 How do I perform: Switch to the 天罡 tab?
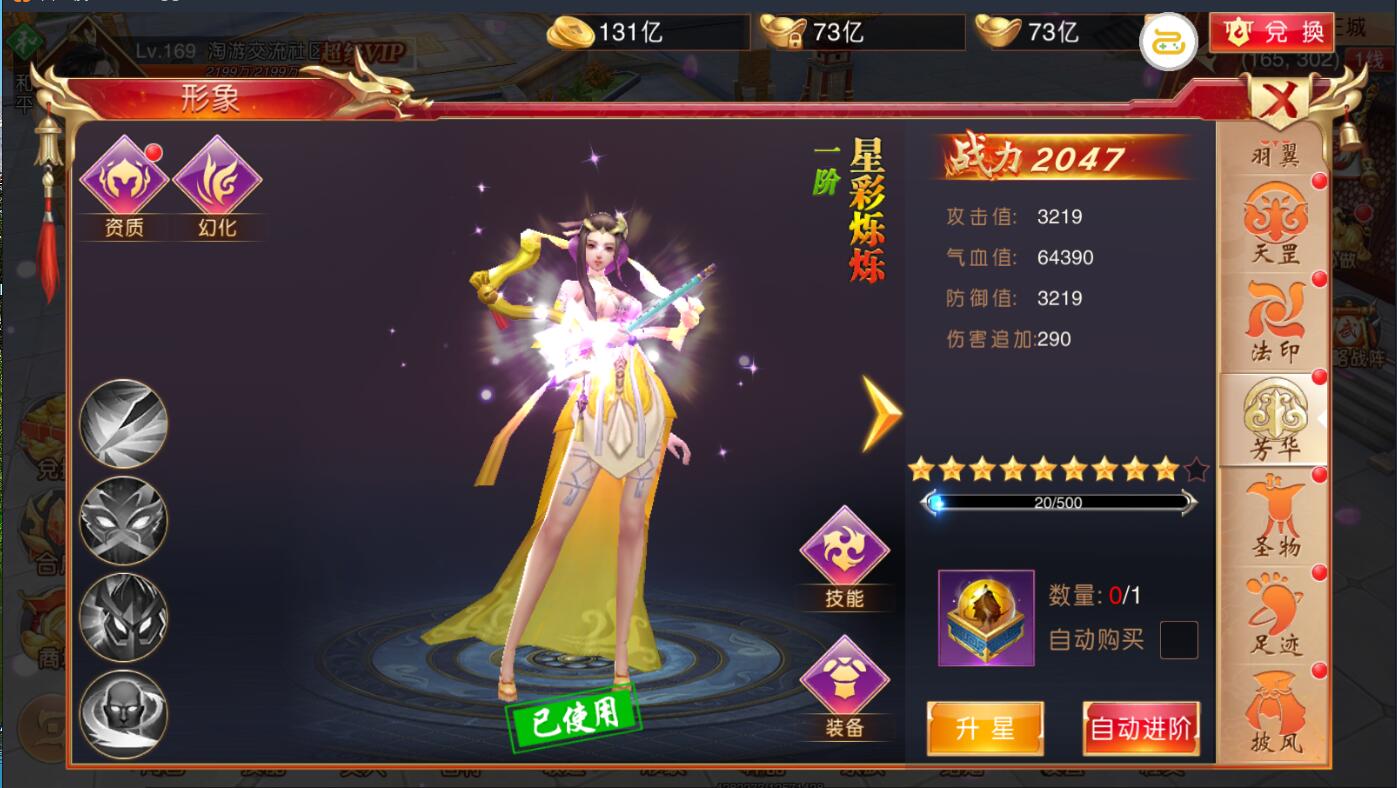(1275, 225)
